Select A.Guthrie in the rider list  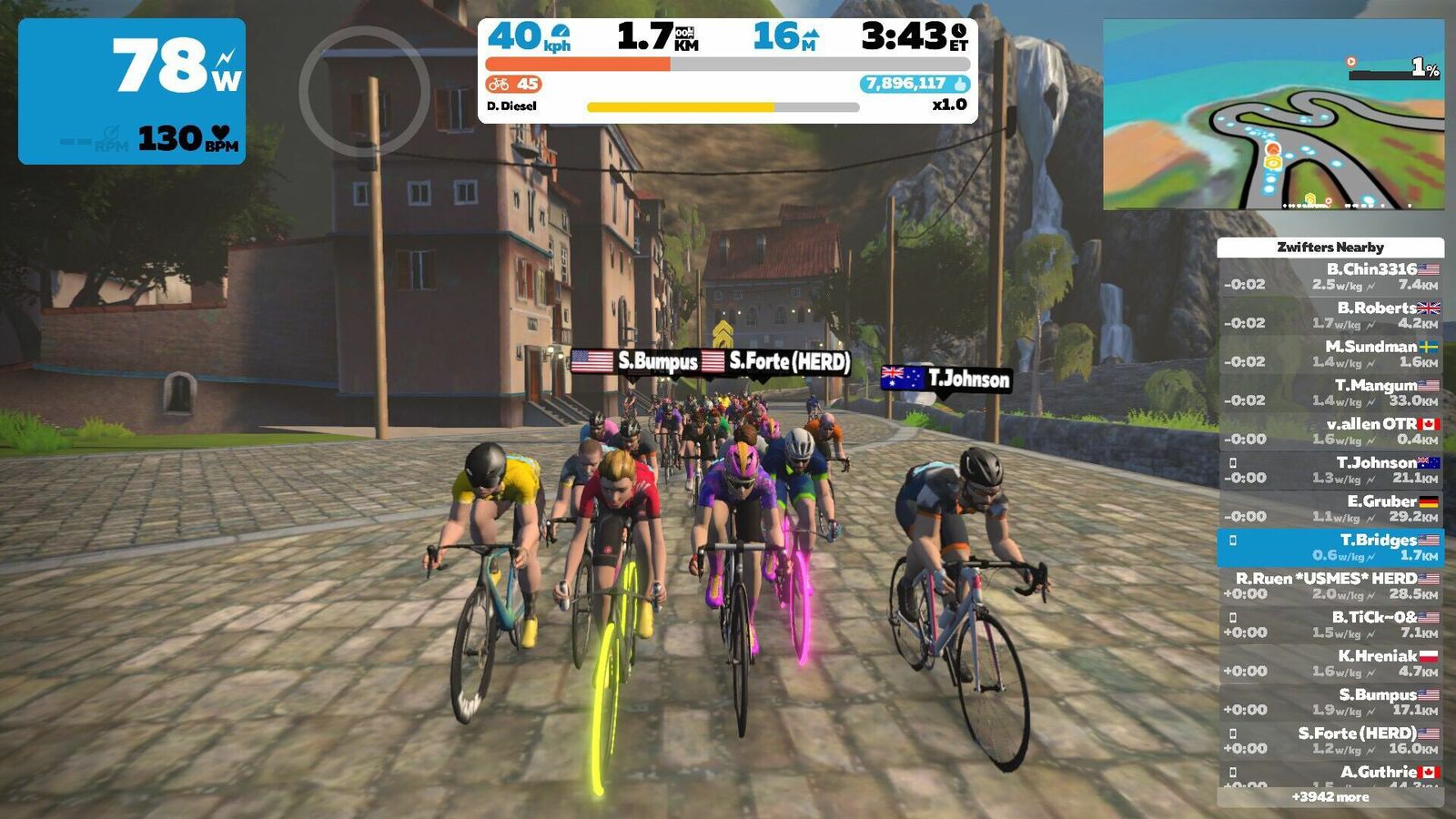tap(1330, 775)
